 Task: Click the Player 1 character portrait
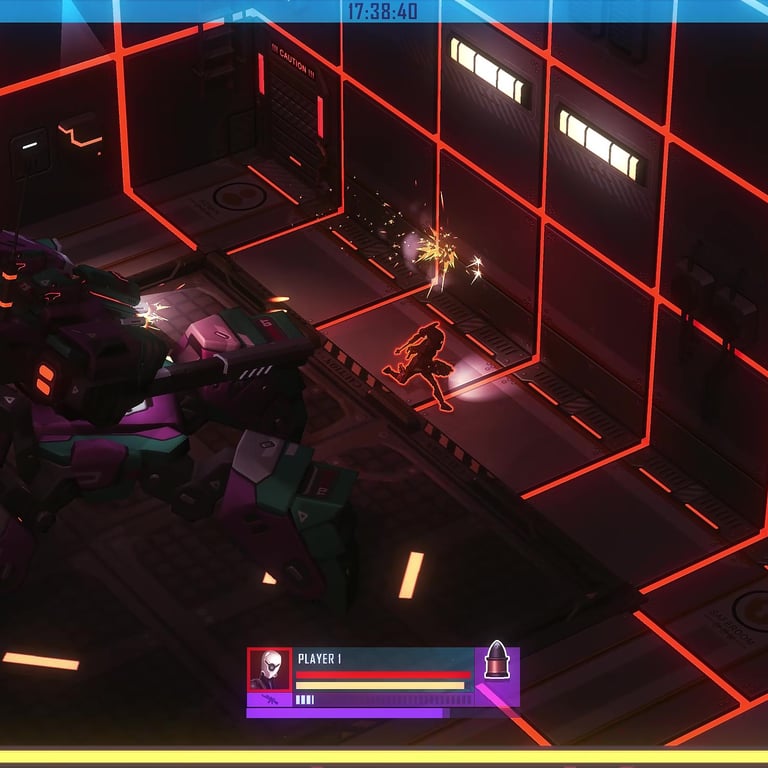pos(270,669)
